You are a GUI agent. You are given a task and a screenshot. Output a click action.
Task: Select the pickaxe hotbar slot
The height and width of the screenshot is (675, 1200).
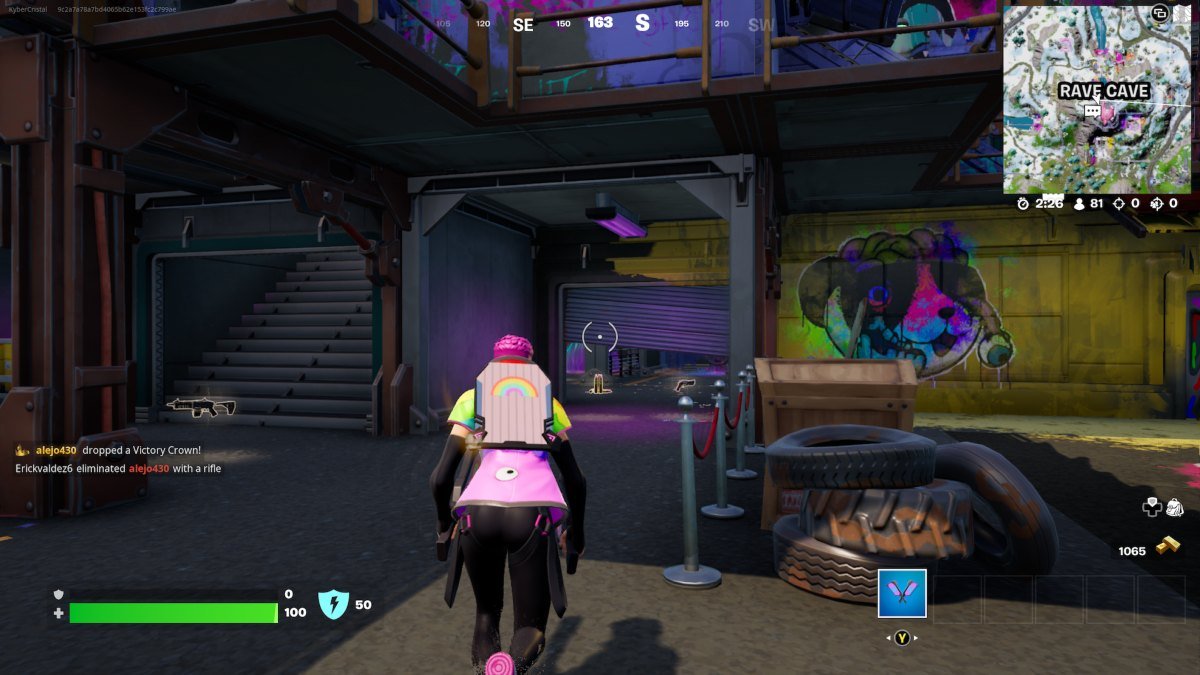click(x=902, y=593)
